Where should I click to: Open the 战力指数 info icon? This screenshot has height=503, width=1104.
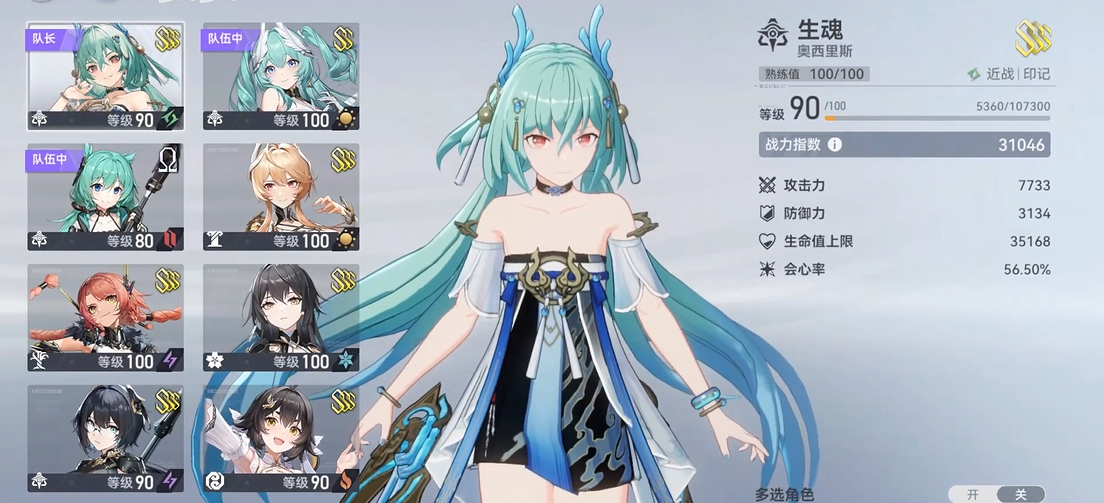tap(834, 144)
